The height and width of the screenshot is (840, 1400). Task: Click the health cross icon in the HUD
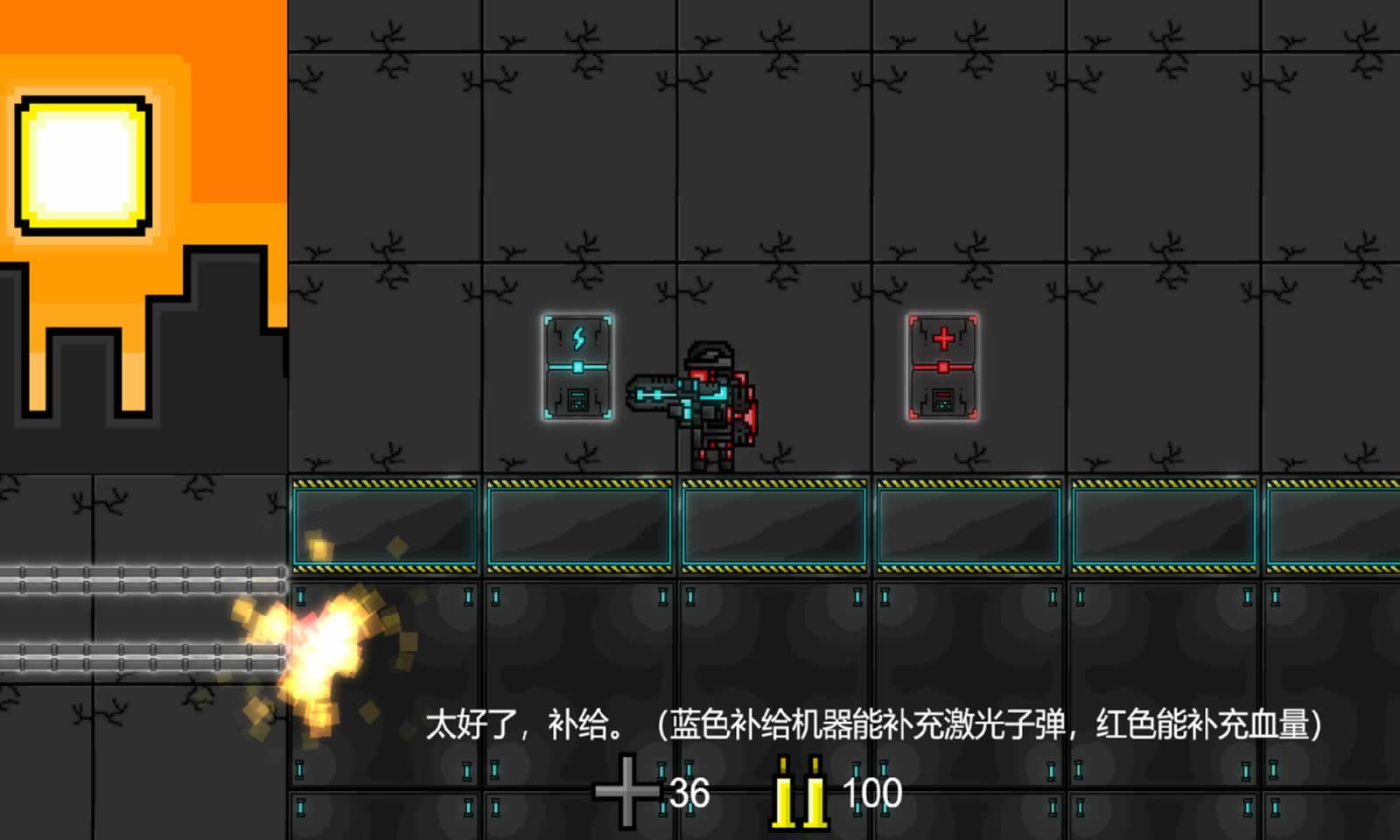pyautogui.click(x=628, y=790)
